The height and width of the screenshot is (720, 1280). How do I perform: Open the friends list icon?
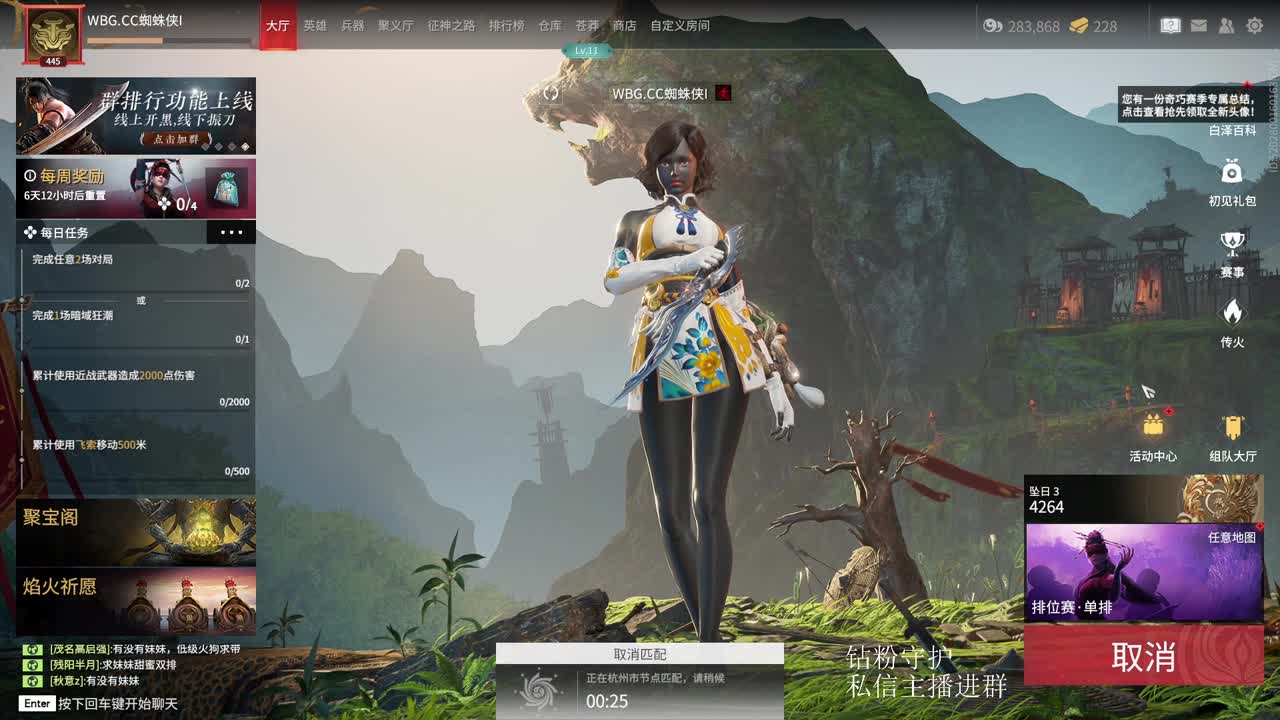point(1224,25)
